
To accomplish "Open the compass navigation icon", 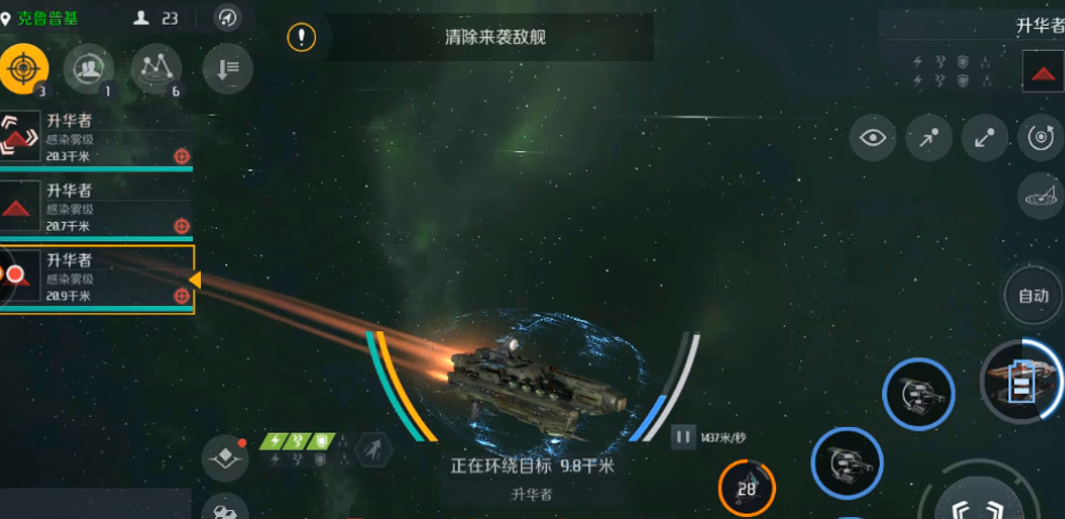I will tap(228, 18).
